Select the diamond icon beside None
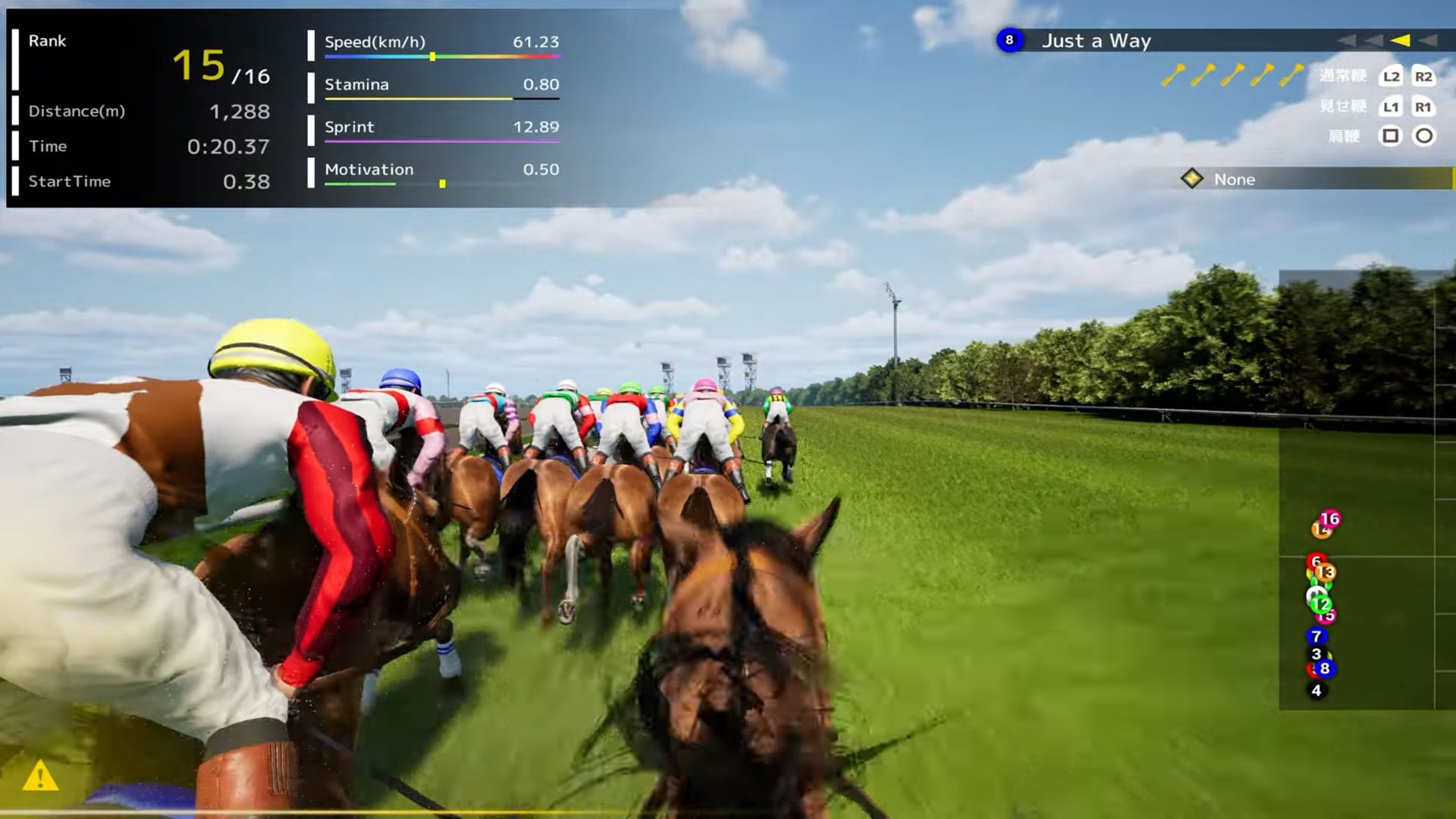This screenshot has height=819, width=1456. 1193,180
